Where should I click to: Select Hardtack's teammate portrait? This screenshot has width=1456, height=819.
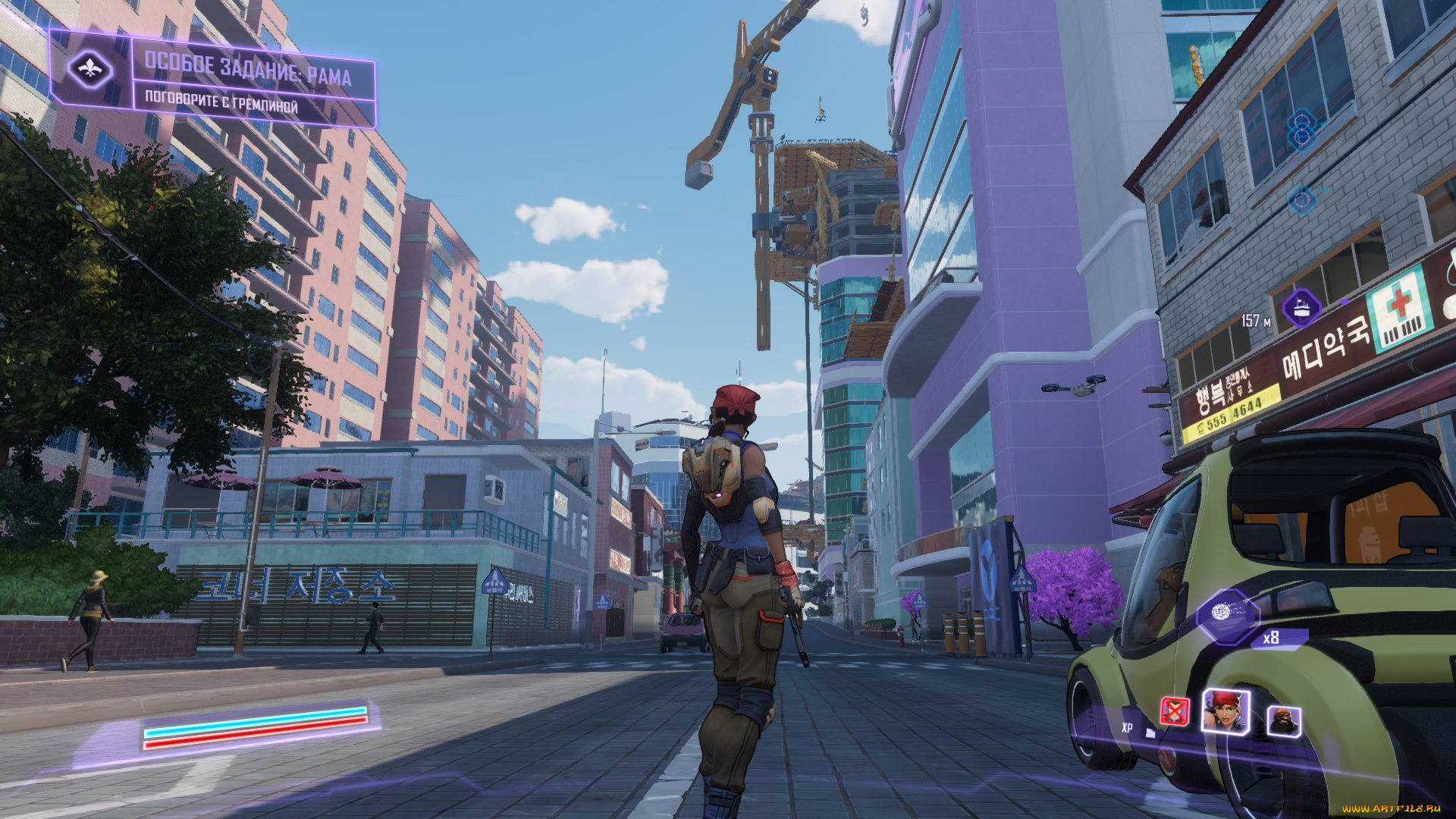tap(1284, 720)
